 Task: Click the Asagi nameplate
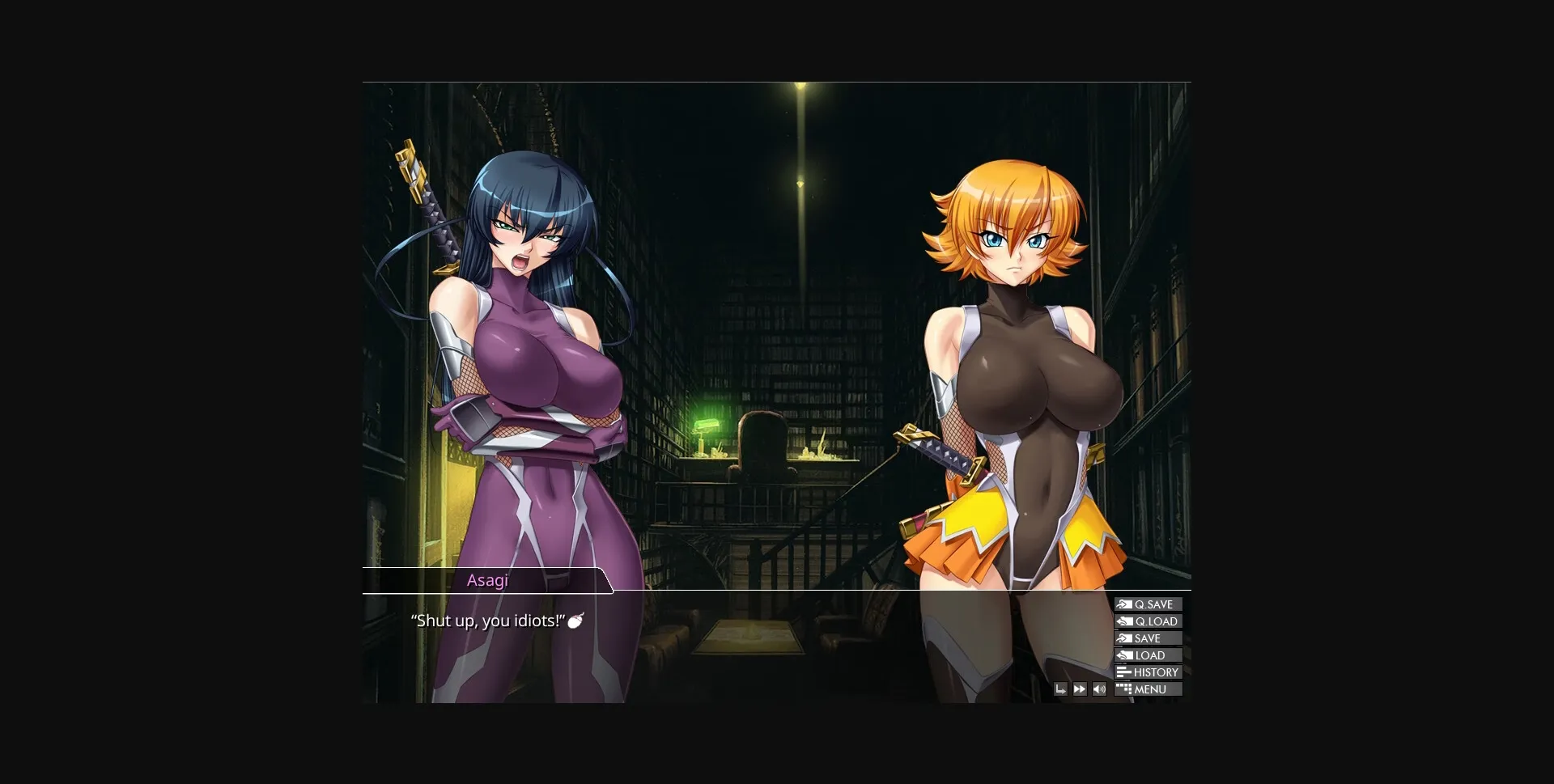[488, 580]
